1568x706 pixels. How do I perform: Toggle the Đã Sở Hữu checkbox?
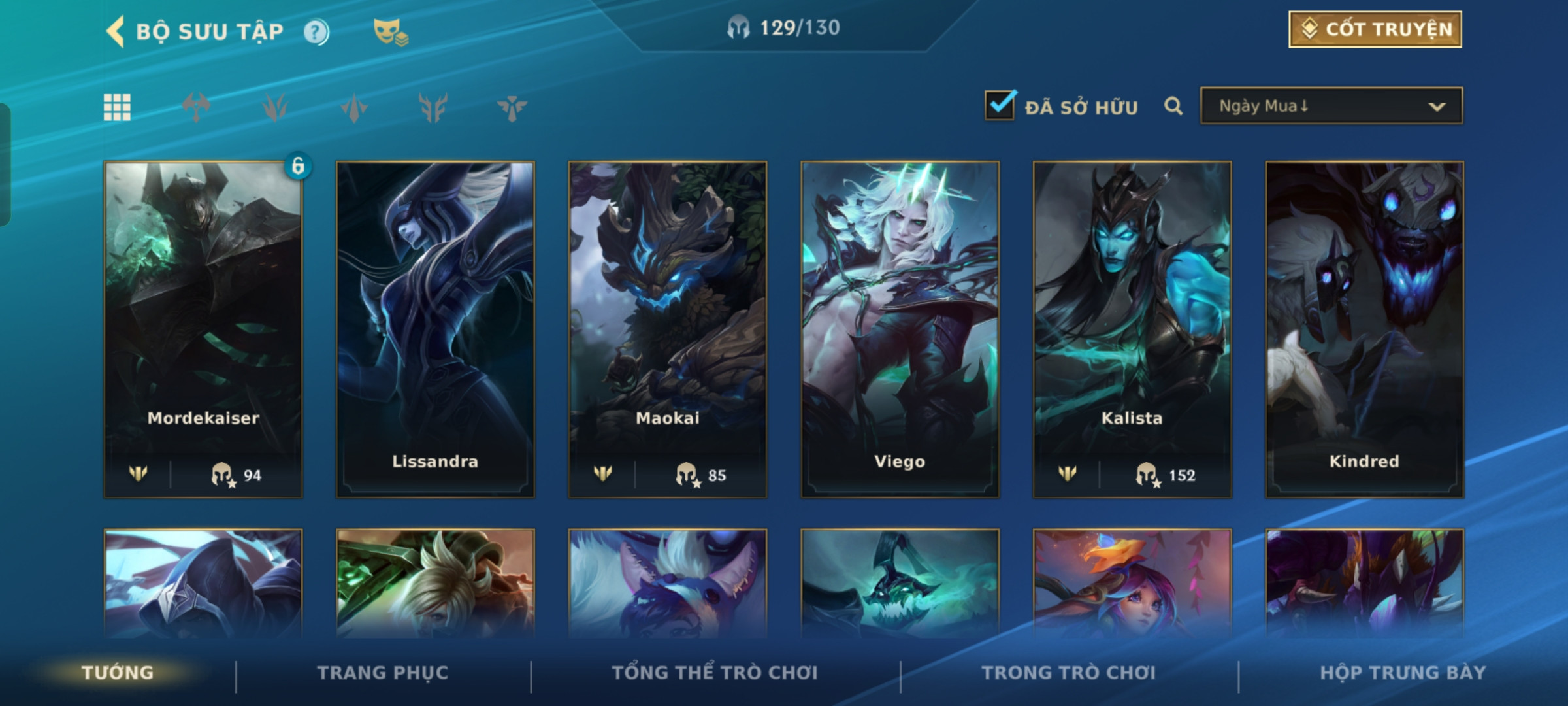click(x=1000, y=105)
